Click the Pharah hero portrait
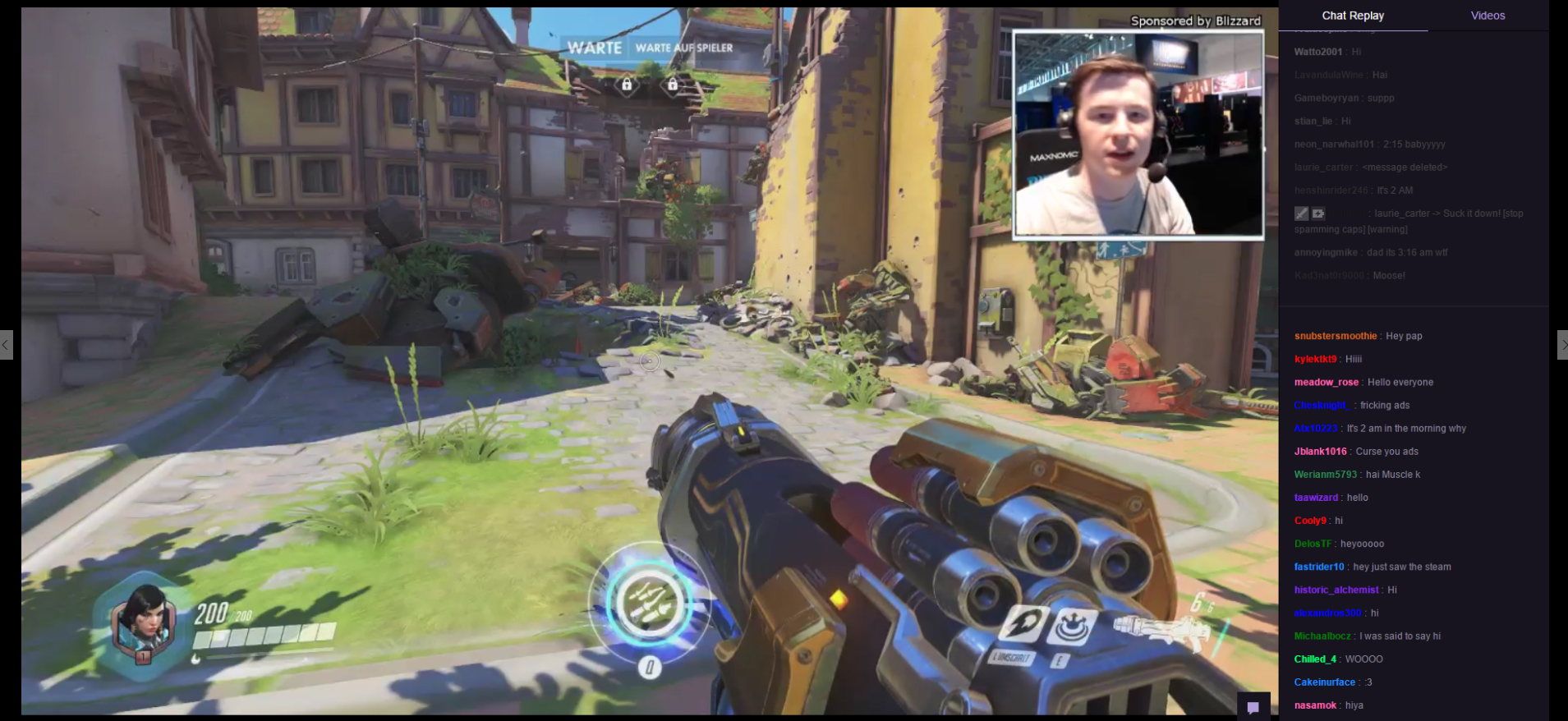 click(x=143, y=623)
